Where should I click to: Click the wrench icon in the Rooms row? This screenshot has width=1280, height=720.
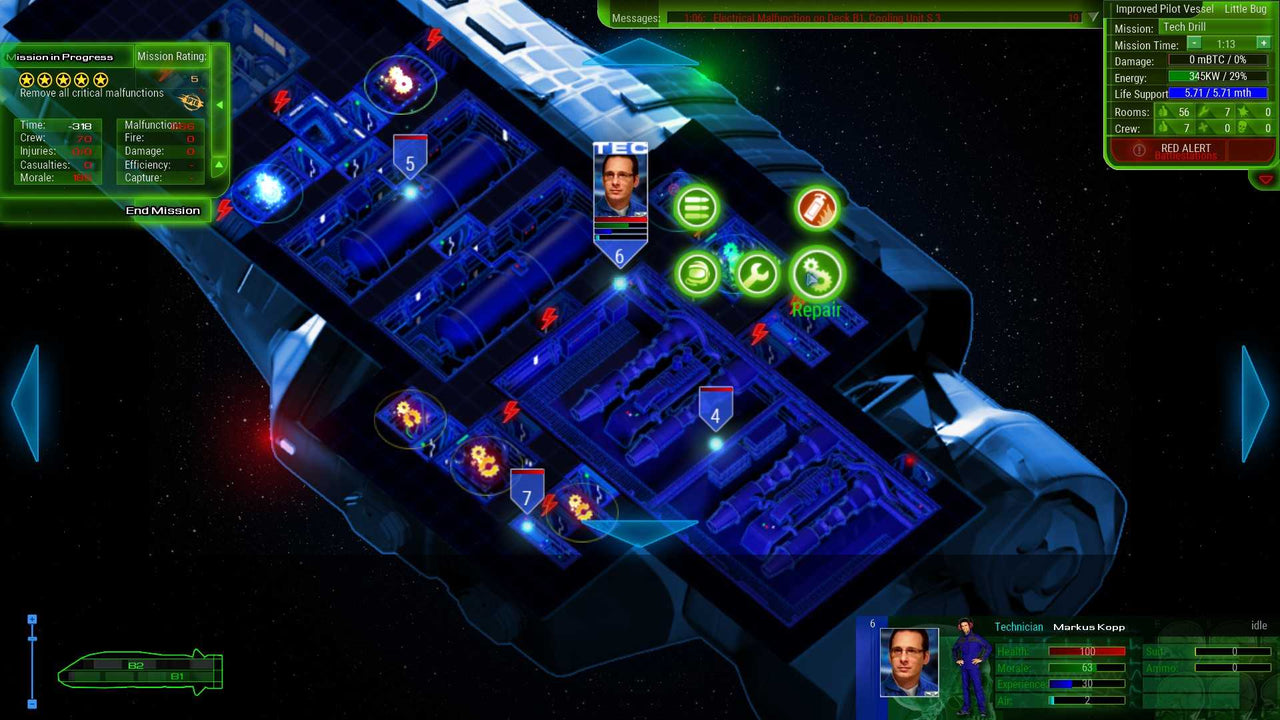coord(1204,112)
